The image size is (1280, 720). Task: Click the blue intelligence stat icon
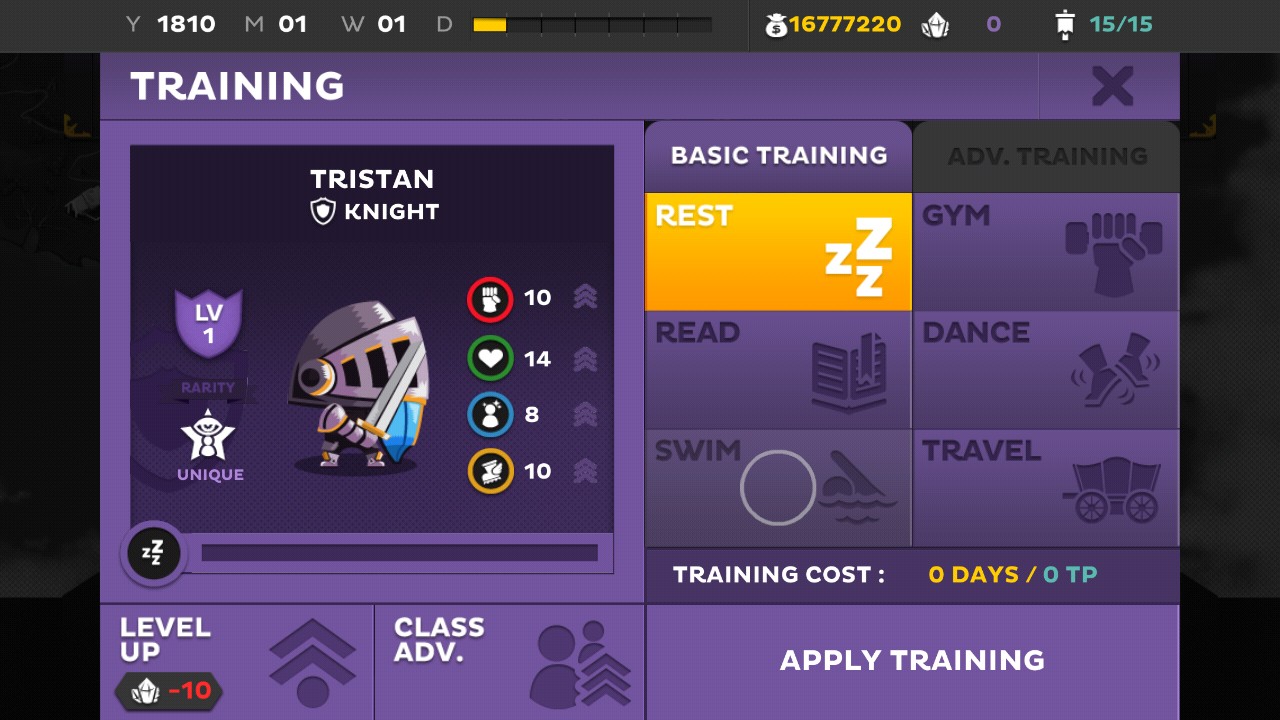pyautogui.click(x=490, y=415)
